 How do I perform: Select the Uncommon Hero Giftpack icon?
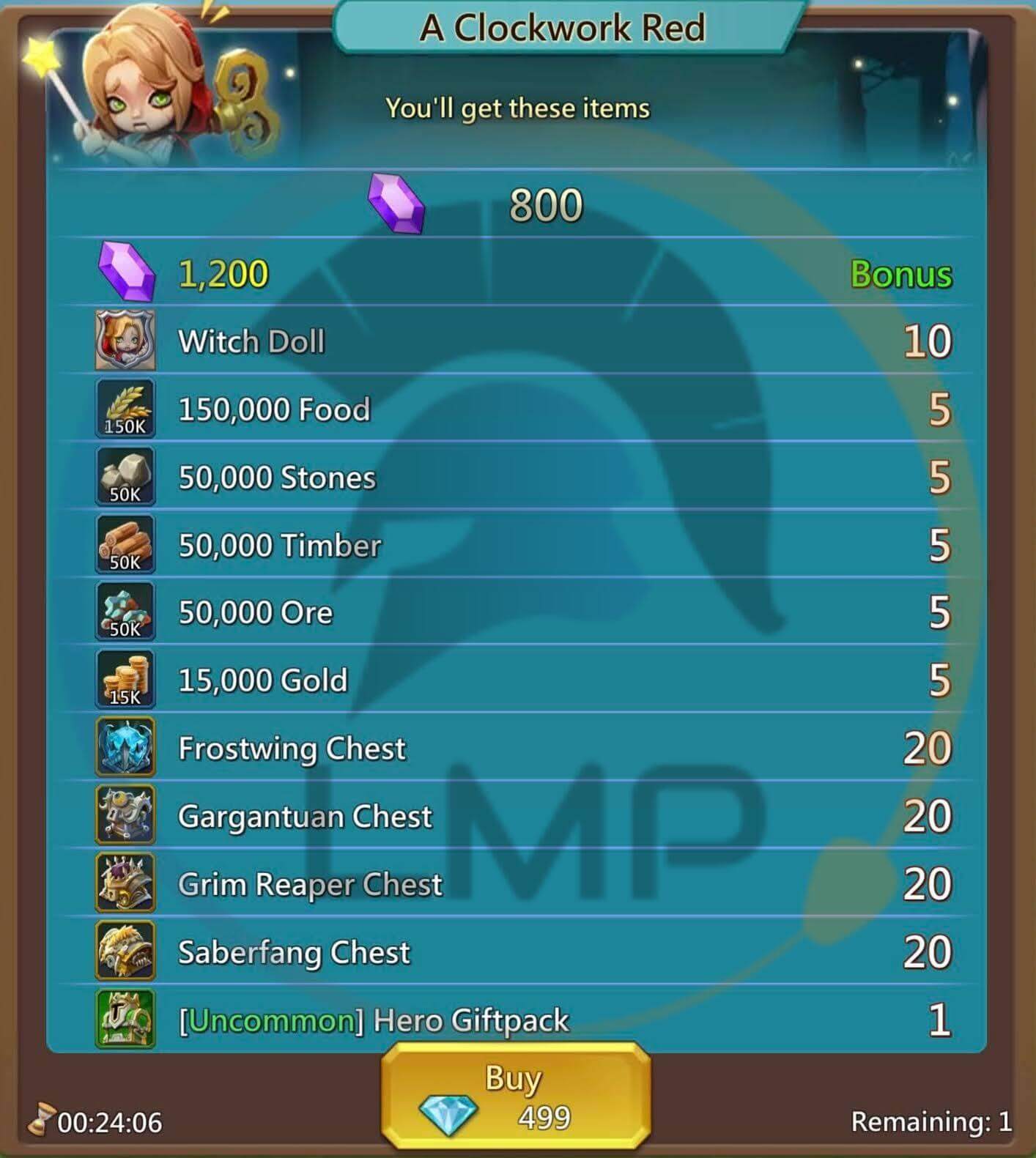pyautogui.click(x=125, y=1020)
